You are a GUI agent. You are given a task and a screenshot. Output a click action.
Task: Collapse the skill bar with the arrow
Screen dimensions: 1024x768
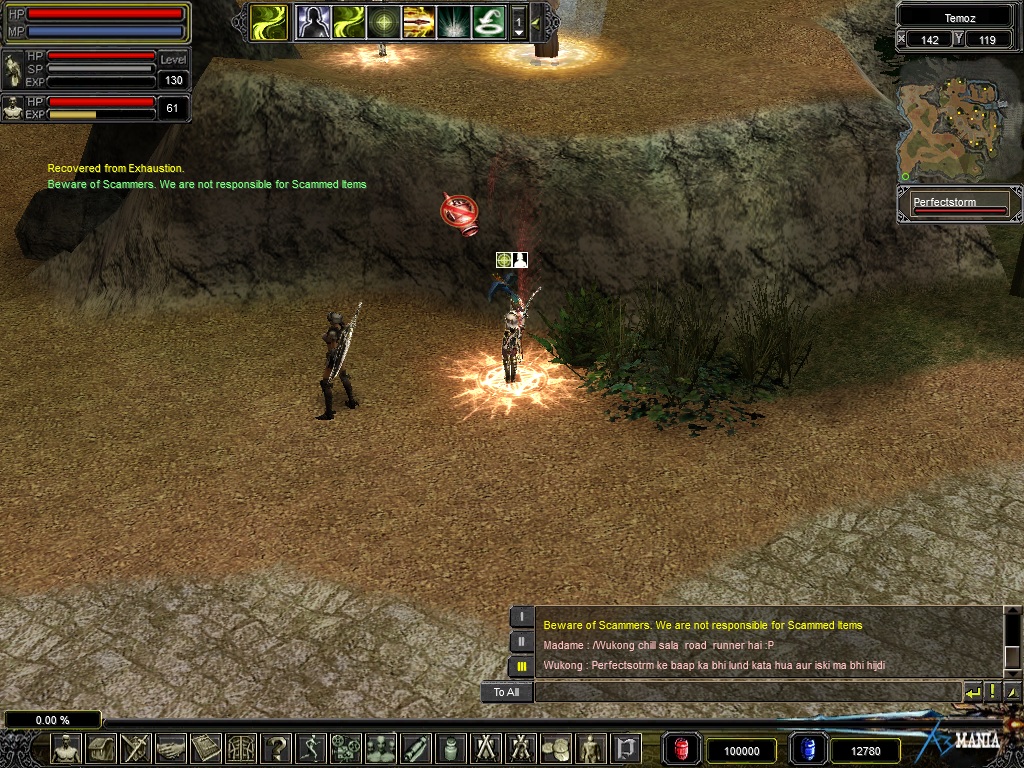pyautogui.click(x=536, y=21)
